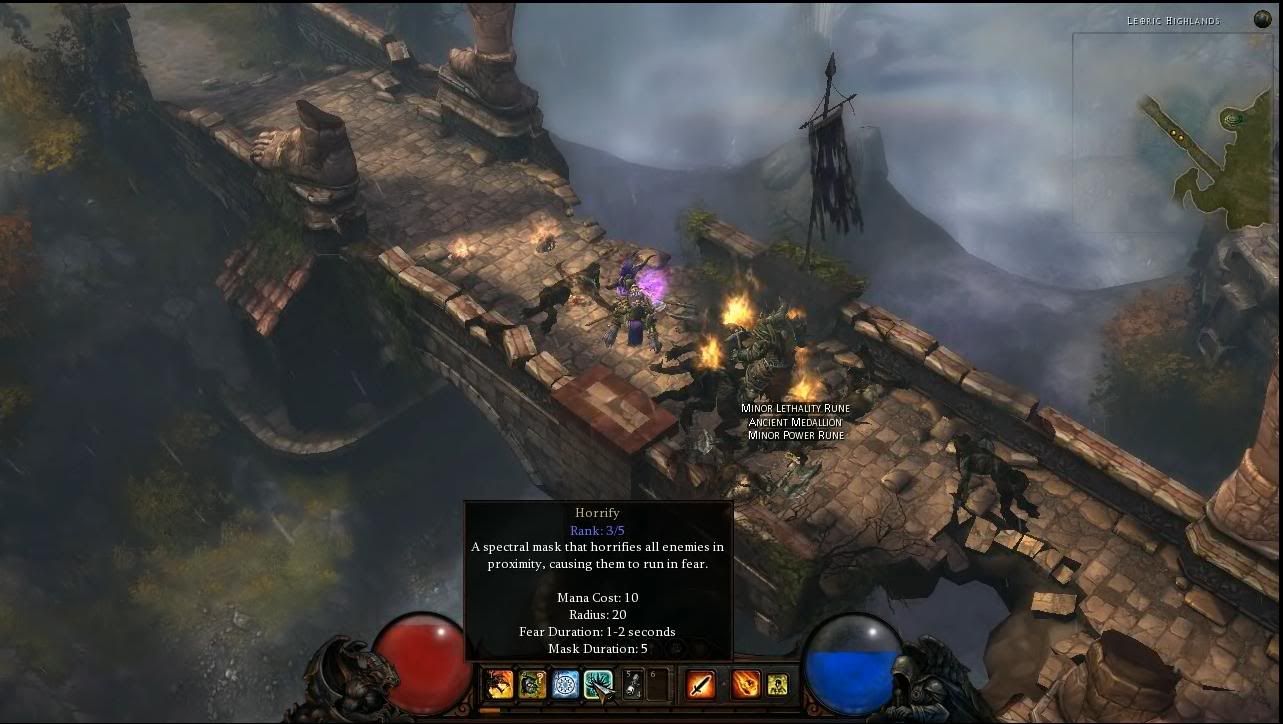The image size is (1283, 724).
Task: Select the zombie head skill in slot two
Action: [532, 685]
